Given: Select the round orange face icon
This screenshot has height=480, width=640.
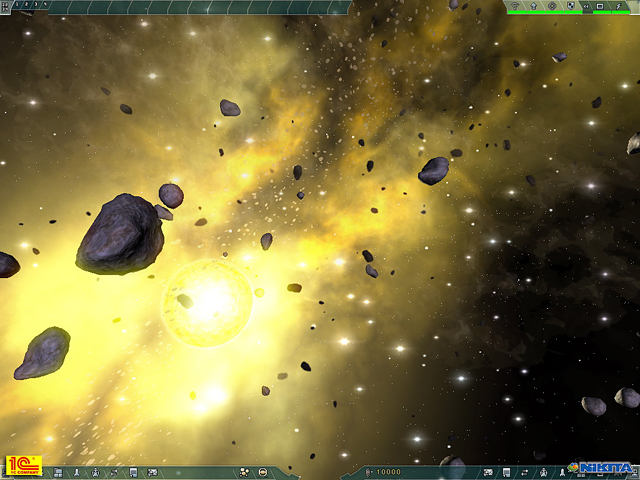Looking at the screenshot, I should click(x=262, y=472).
